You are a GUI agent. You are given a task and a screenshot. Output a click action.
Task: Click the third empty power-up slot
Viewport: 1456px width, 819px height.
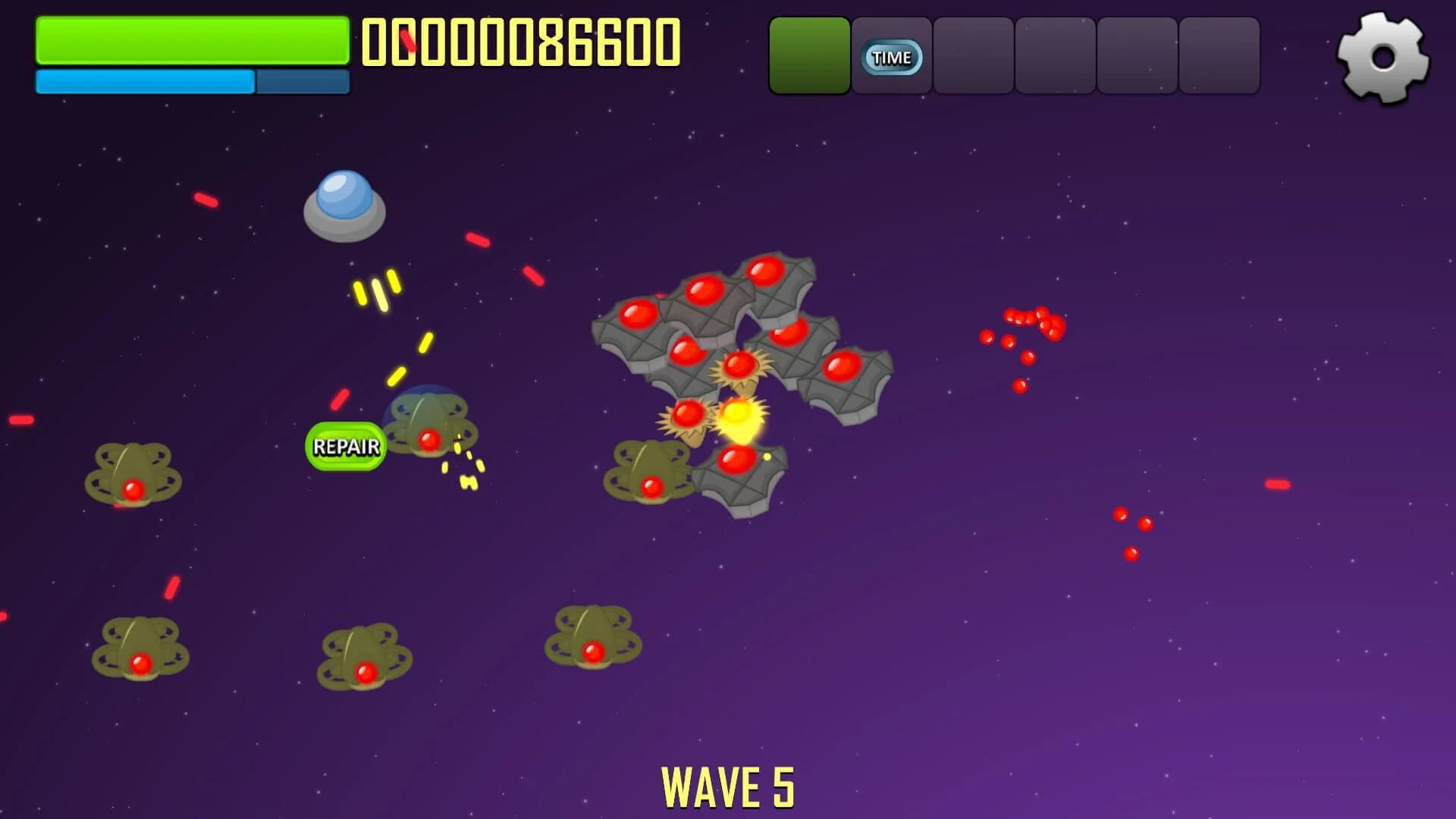point(973,55)
